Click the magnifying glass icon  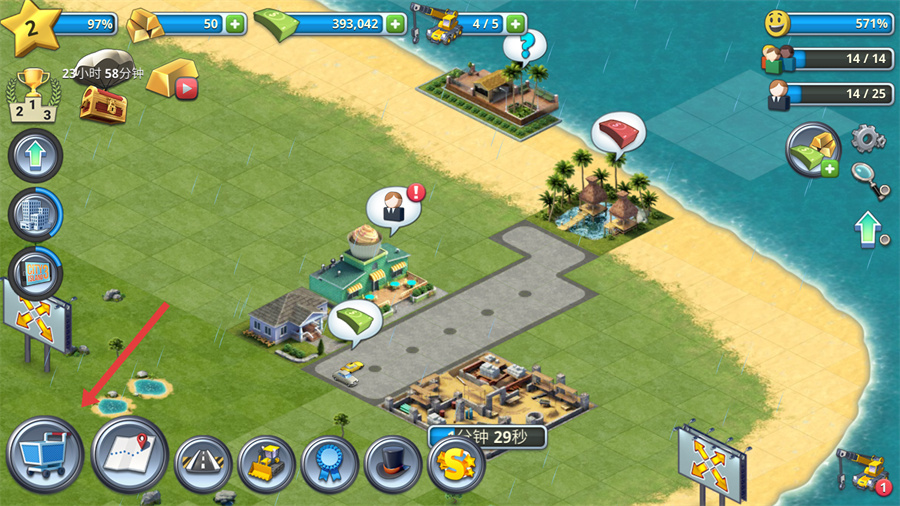point(869,180)
